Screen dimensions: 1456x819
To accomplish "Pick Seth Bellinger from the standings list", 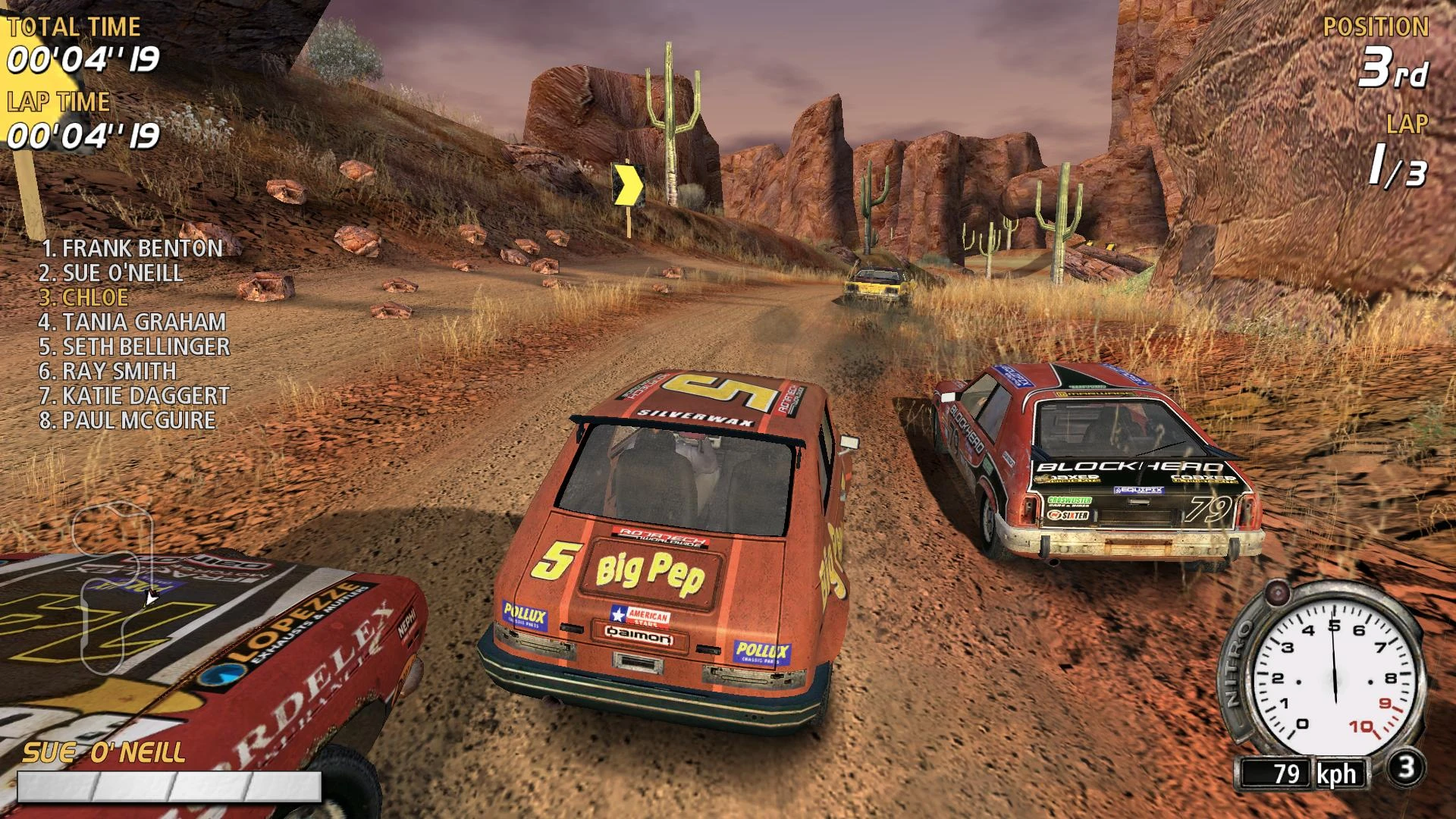I will tap(134, 347).
